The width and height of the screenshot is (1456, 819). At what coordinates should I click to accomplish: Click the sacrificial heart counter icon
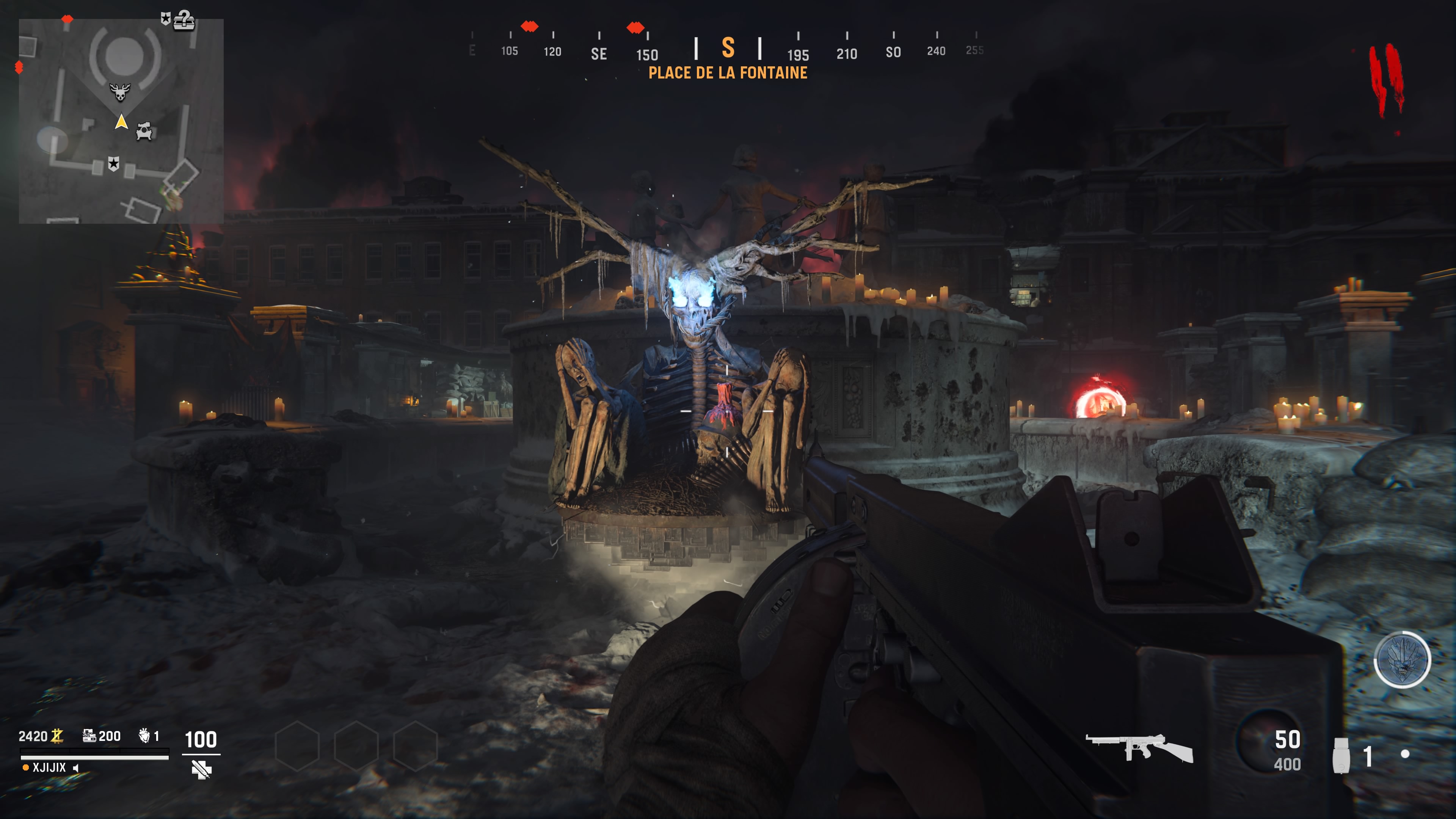[x=144, y=735]
